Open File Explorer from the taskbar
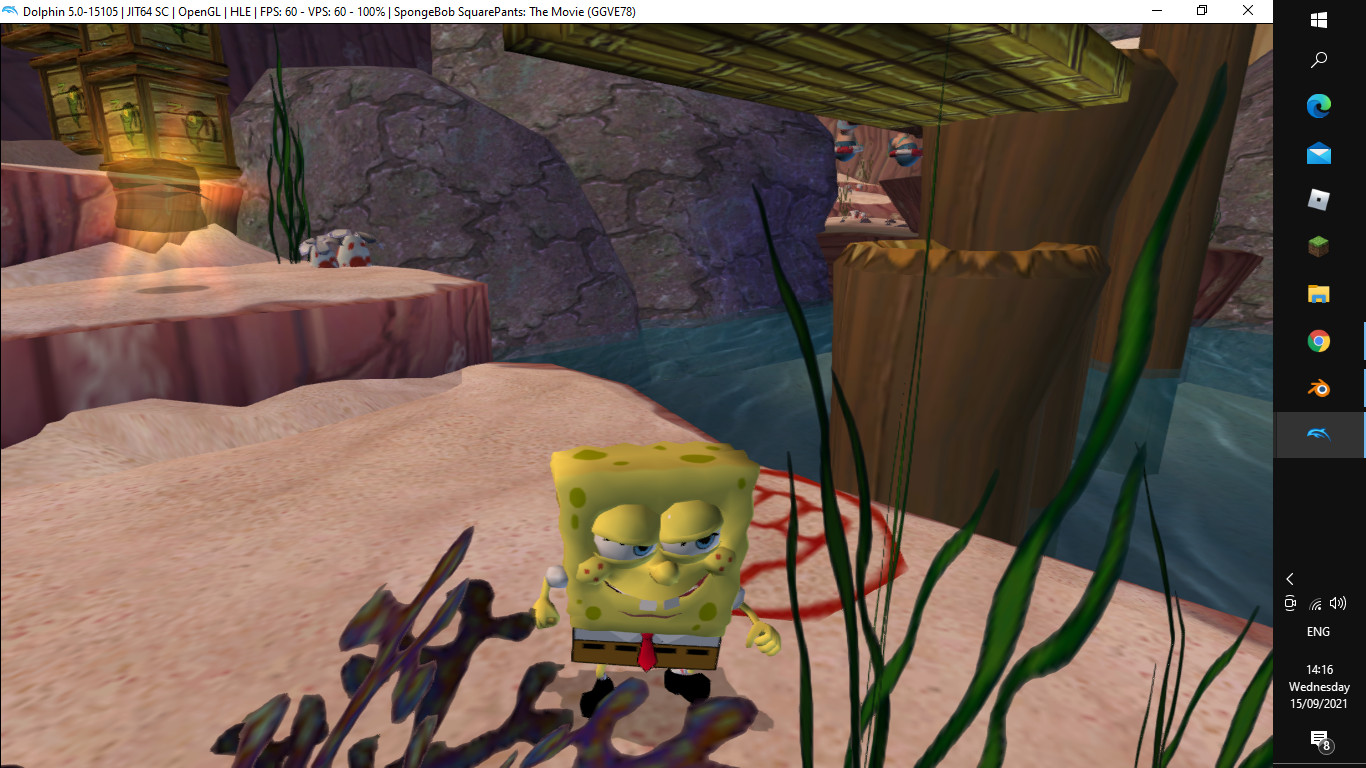Screen dimensions: 1366x768 point(1318,294)
